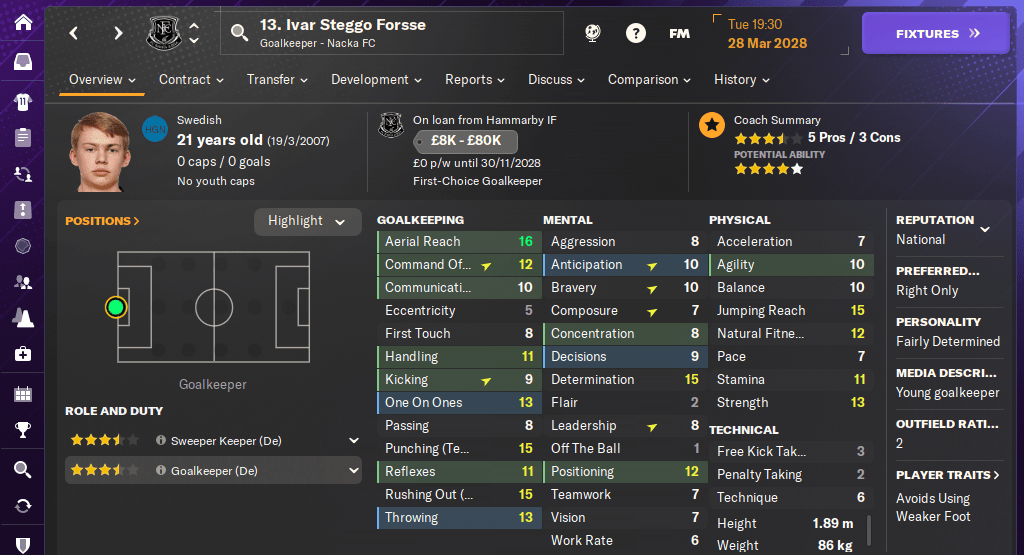The image size is (1024, 555).
Task: Open the Player Traits section
Action: coord(948,475)
